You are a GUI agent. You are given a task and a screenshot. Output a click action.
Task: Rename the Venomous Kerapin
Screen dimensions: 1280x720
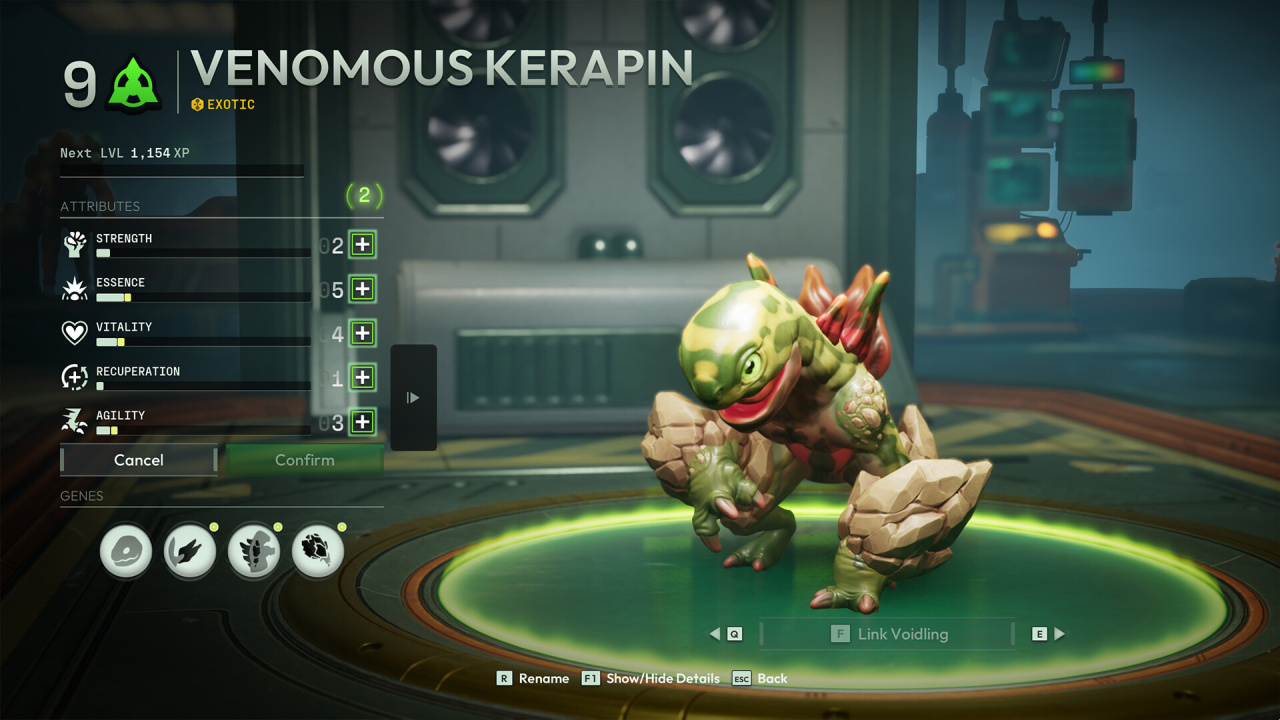(533, 678)
